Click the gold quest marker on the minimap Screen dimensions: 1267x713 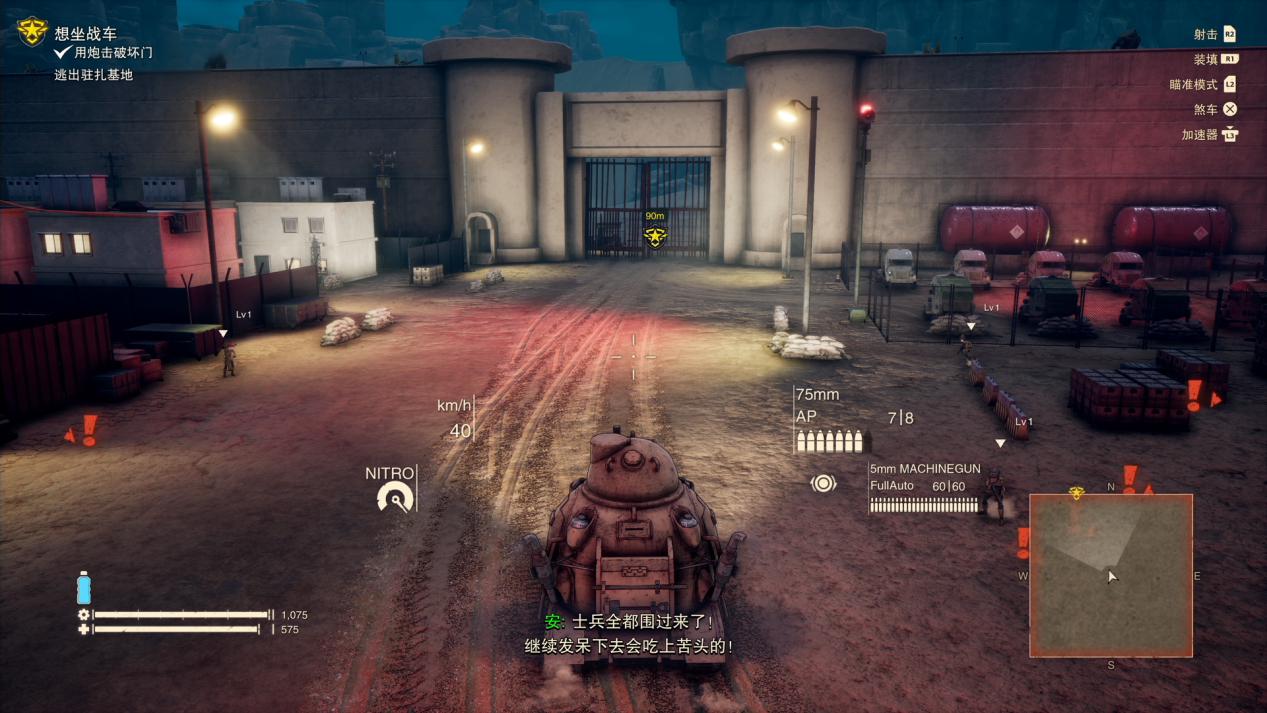tap(1077, 493)
